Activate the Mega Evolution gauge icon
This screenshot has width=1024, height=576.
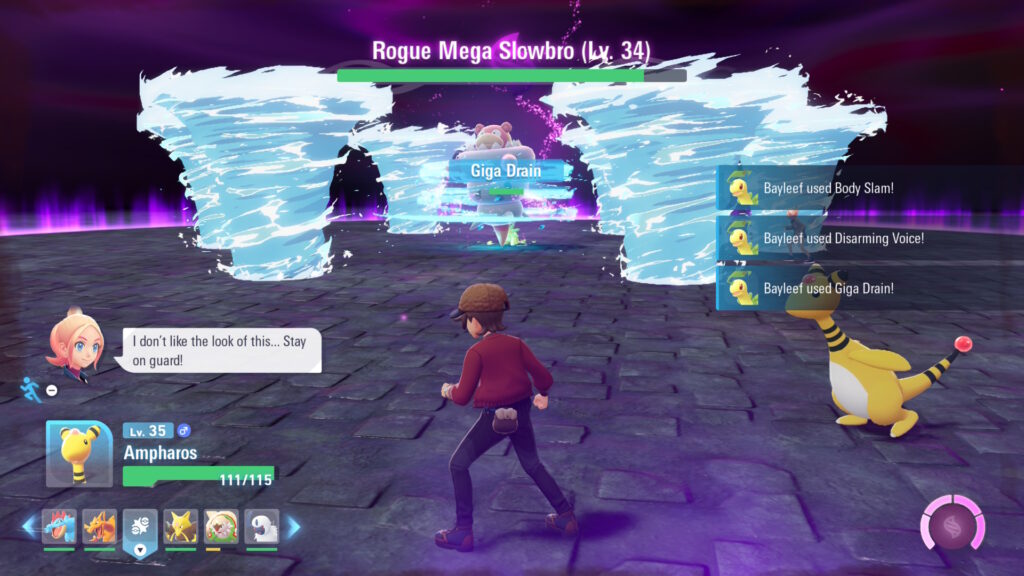tap(950, 523)
